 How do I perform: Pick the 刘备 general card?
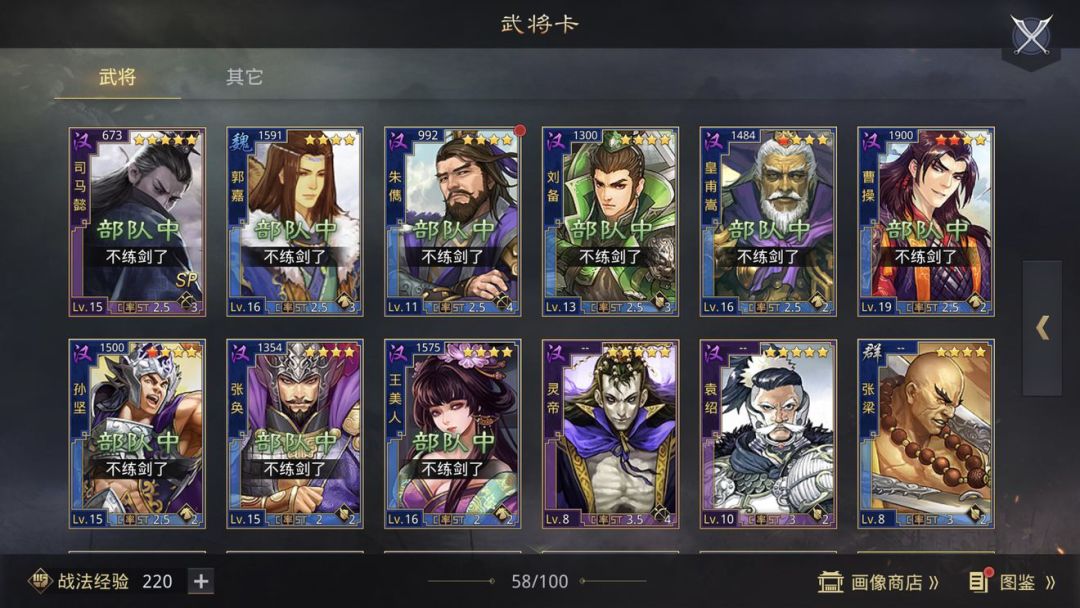[610, 222]
